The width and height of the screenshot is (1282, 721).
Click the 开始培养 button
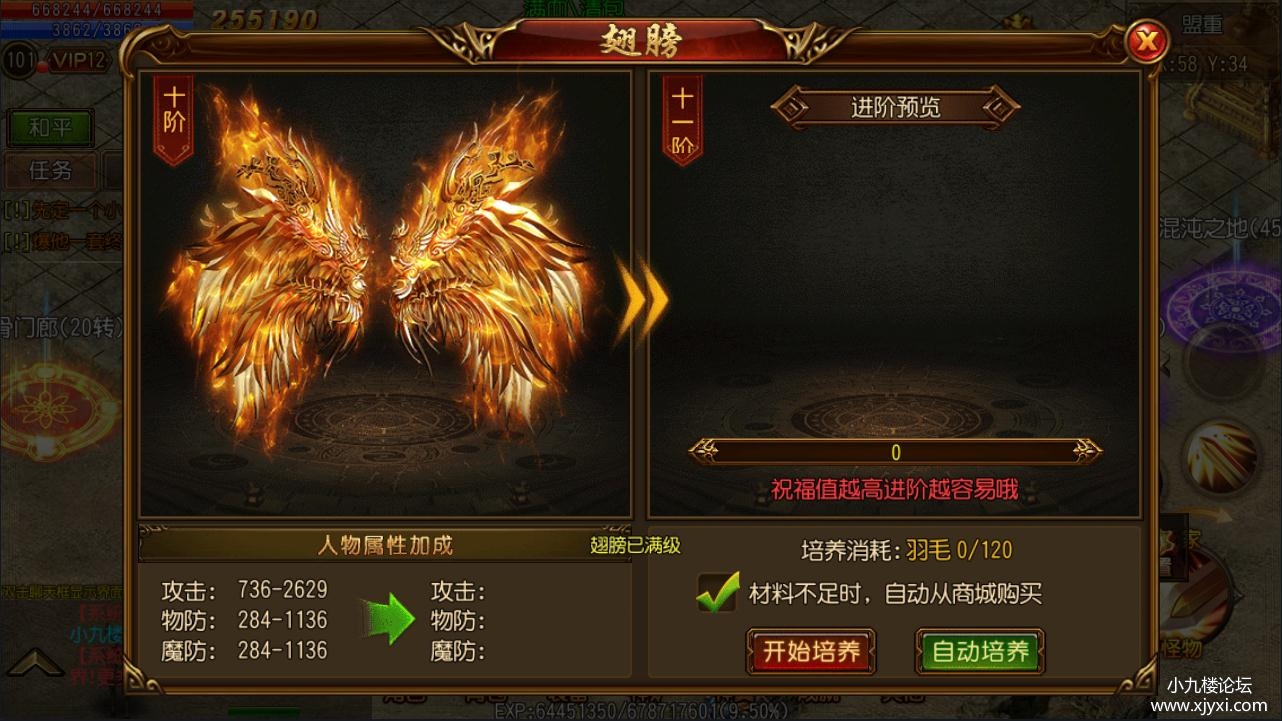click(x=811, y=652)
